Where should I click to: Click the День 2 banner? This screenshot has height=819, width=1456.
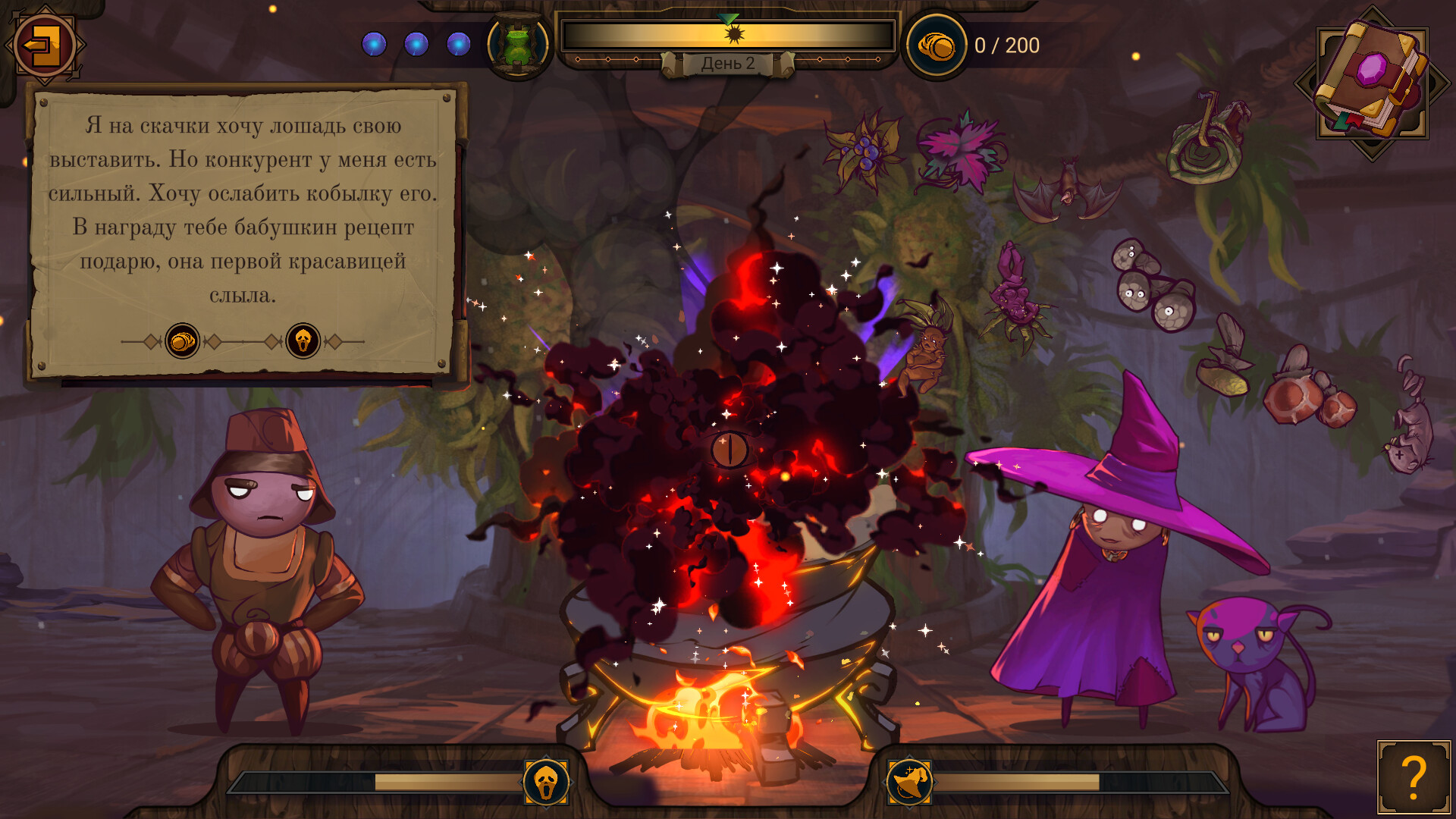726,64
